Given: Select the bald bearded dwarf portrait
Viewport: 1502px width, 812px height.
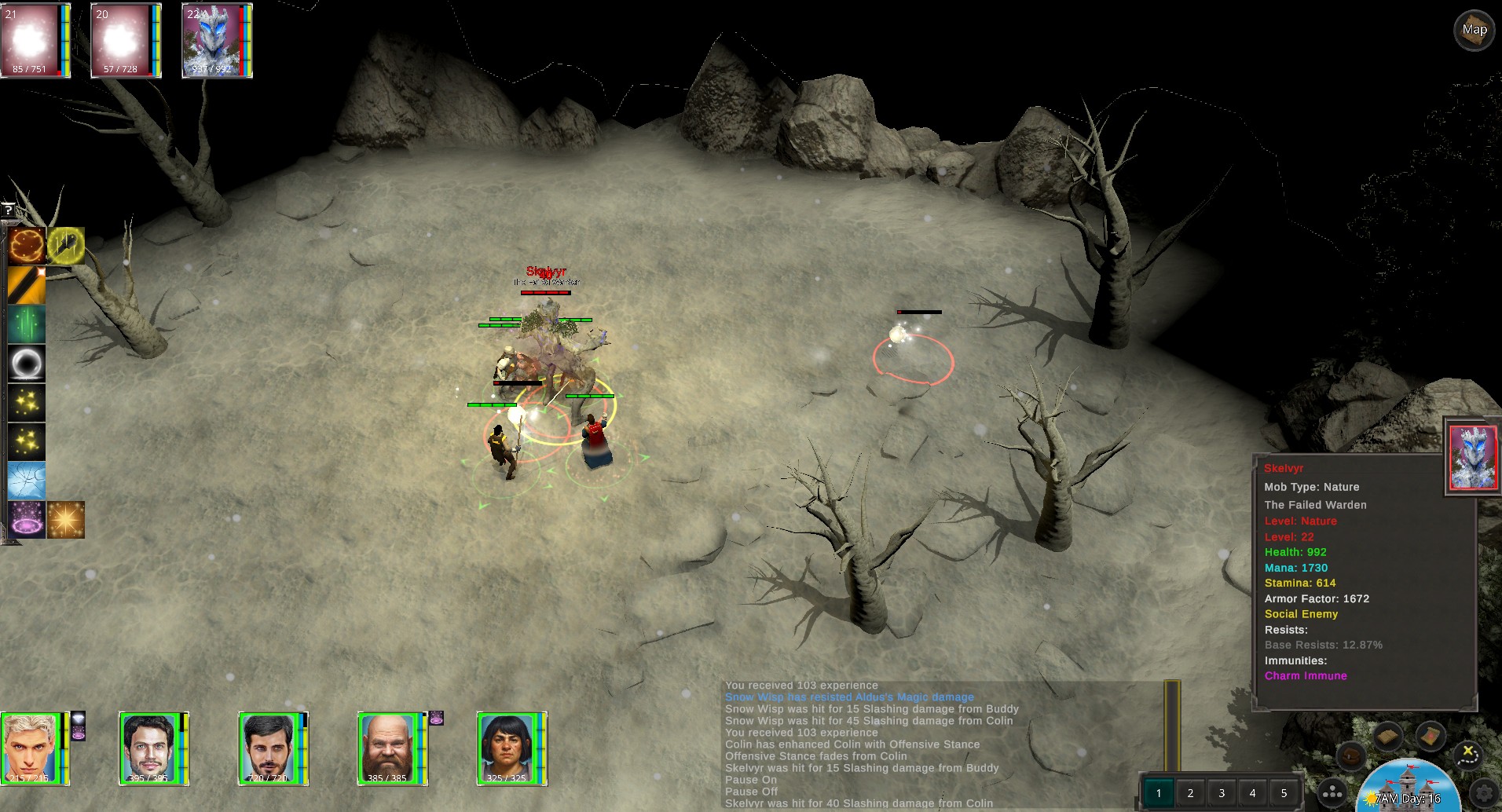Looking at the screenshot, I should (388, 748).
